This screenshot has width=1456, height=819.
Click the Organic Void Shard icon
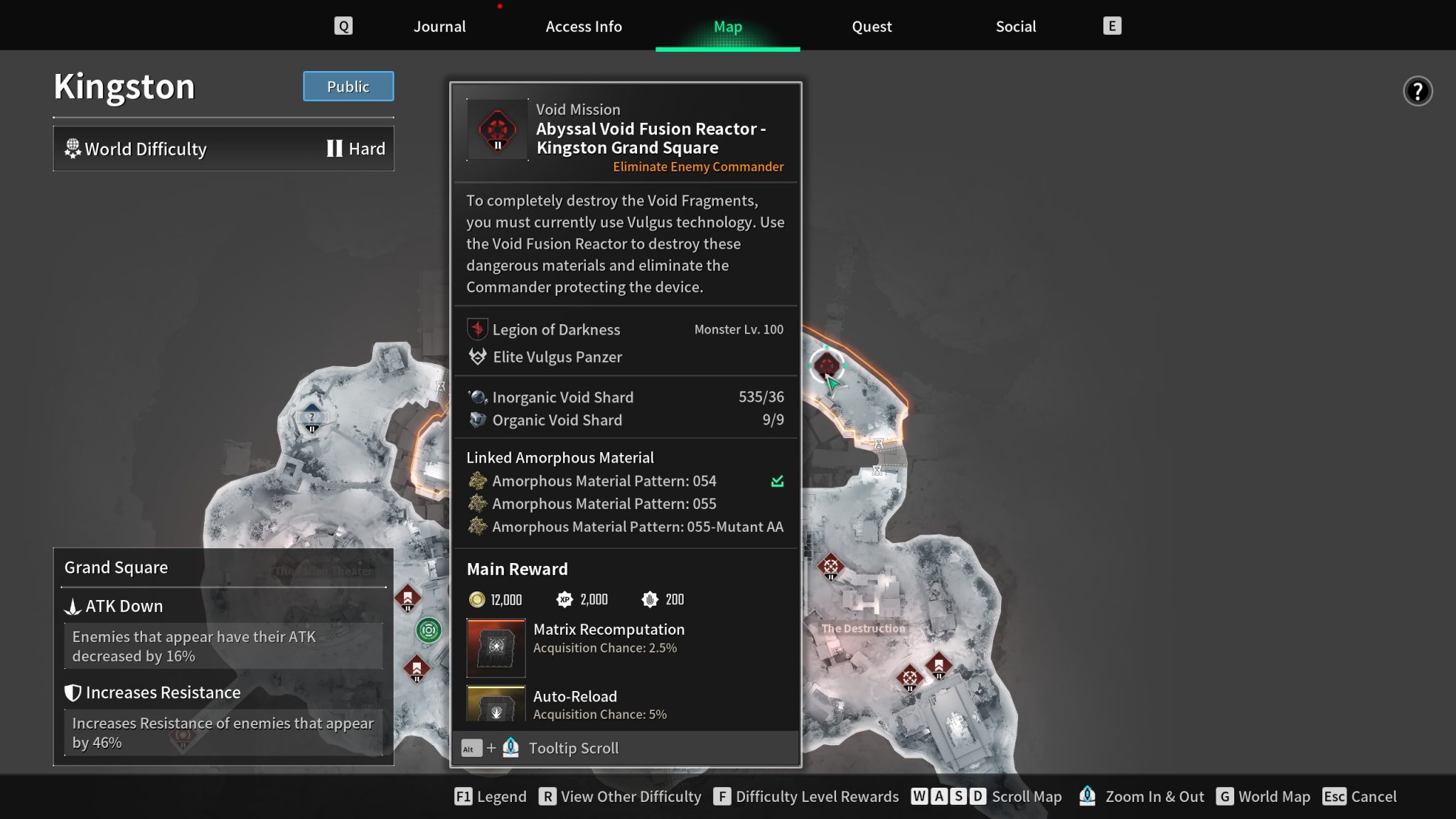[x=476, y=419]
